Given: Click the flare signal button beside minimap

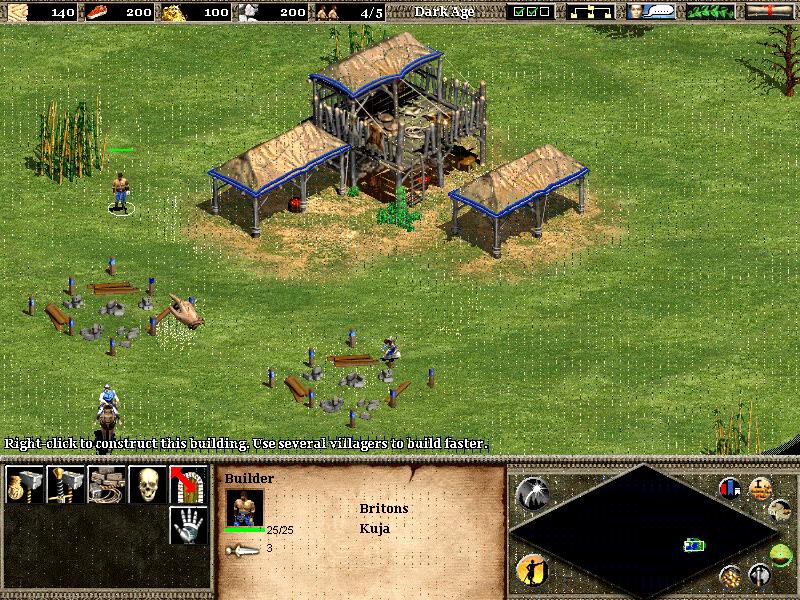Looking at the screenshot, I should 532,491.
